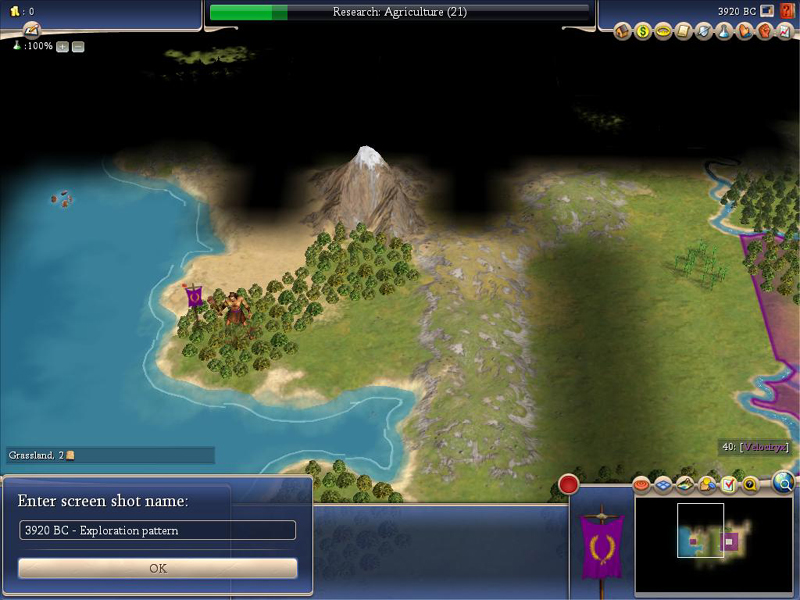
Task: Open the financial advisor dollar icon
Action: 643,32
